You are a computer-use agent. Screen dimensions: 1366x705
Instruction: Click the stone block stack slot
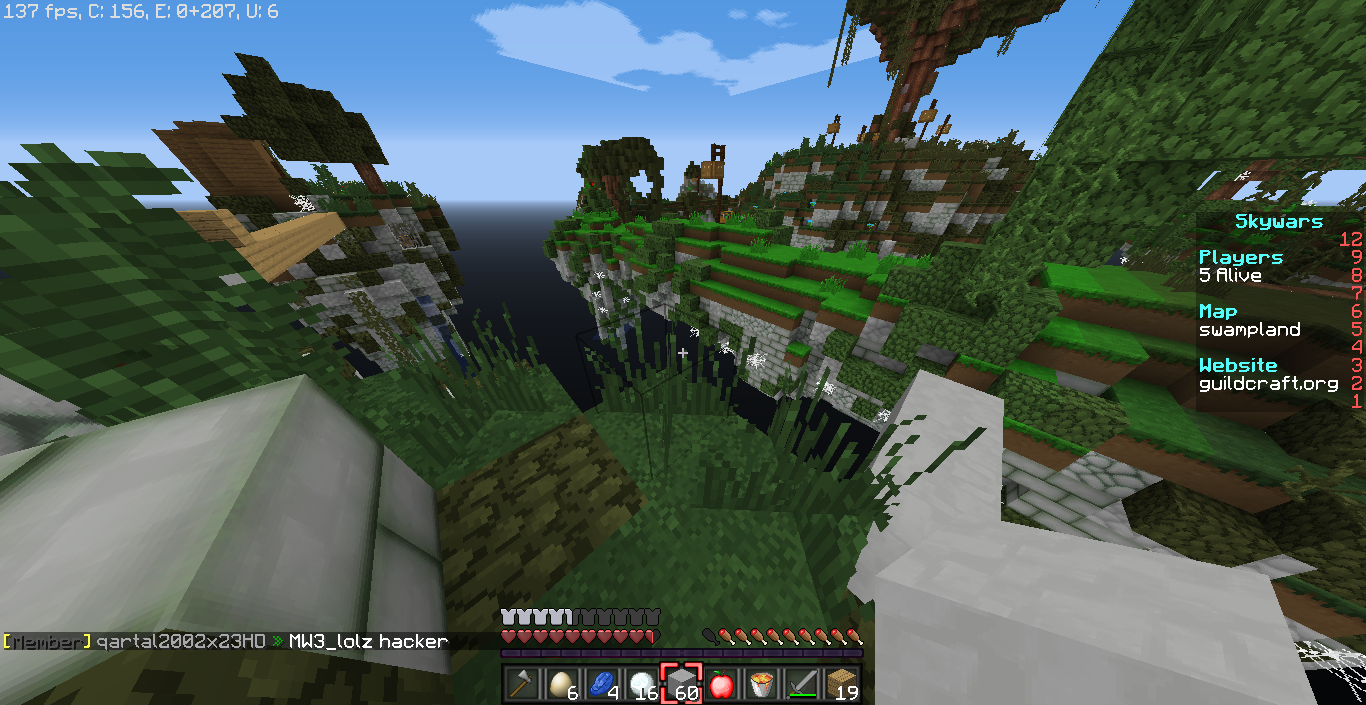682,684
